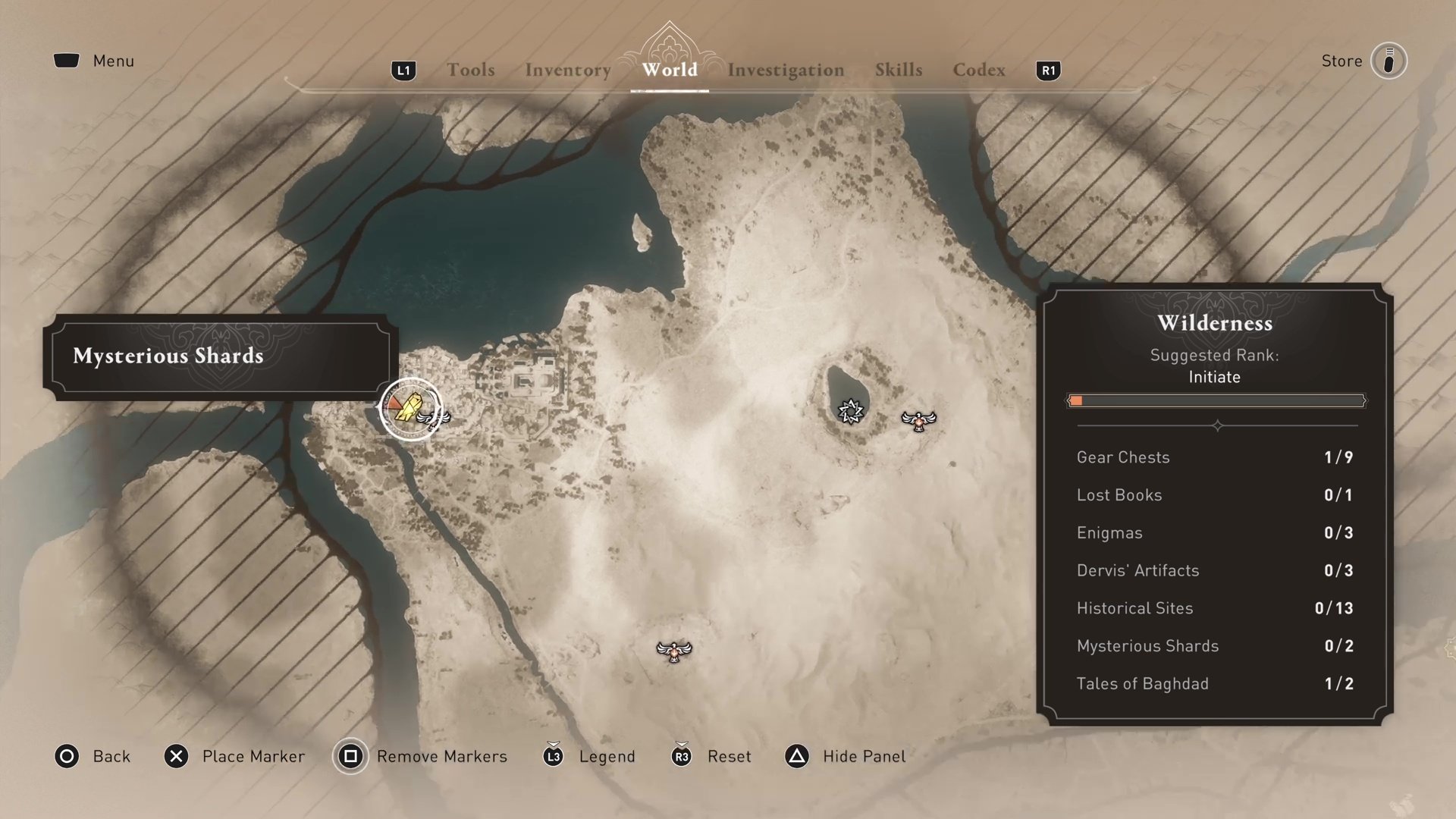Switch to the Tools tab
This screenshot has height=819, width=1456.
pyautogui.click(x=470, y=70)
